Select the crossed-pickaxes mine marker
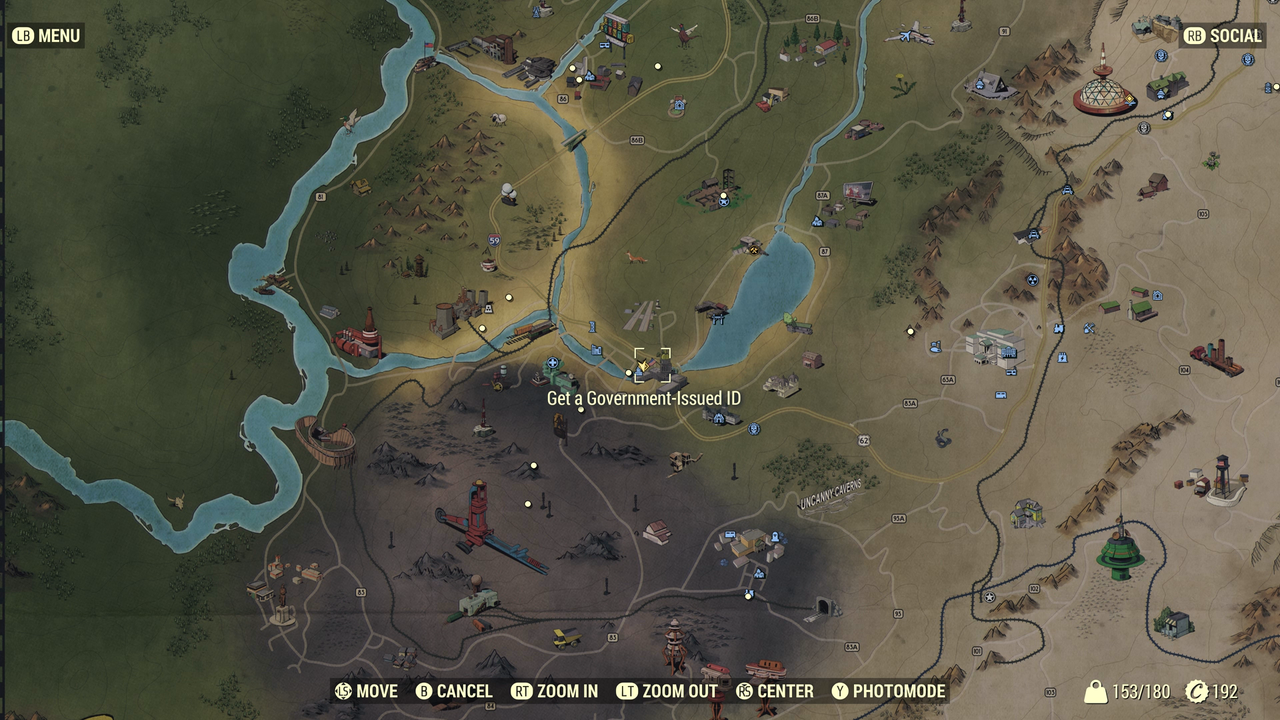The image size is (1280, 720). [x=1088, y=327]
